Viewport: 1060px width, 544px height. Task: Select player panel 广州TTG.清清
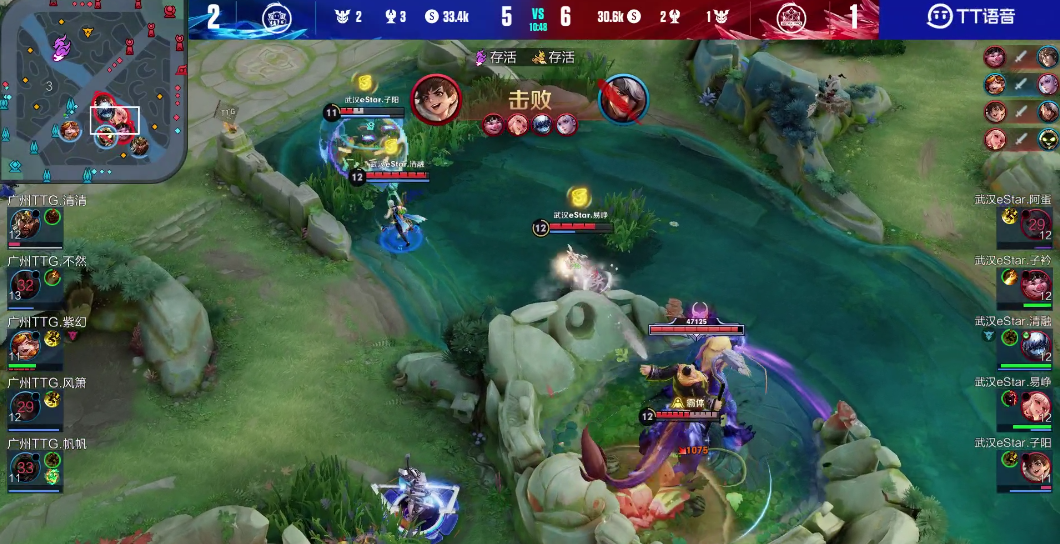click(35, 222)
